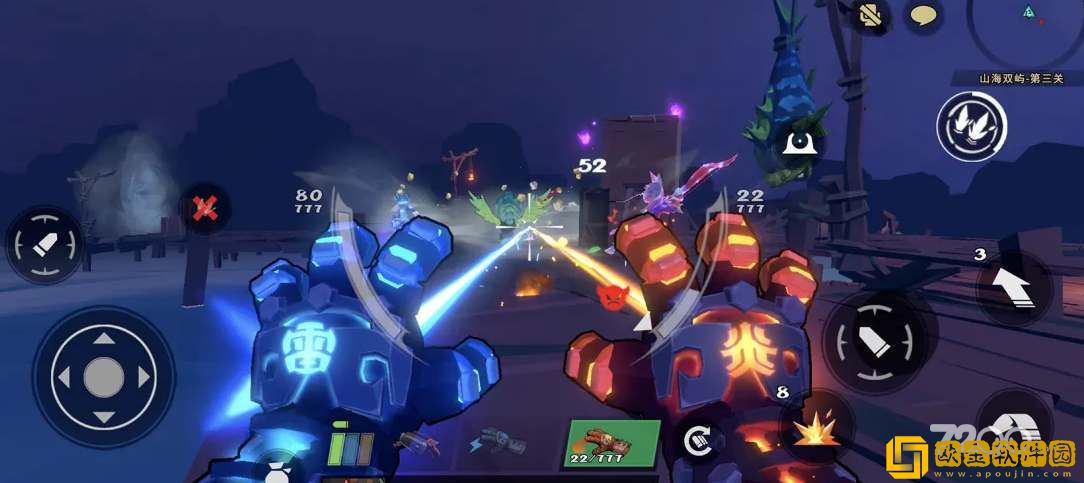Select the green highlighted gauntlet weapon slot
This screenshot has height=483, width=1084.
pos(610,442)
